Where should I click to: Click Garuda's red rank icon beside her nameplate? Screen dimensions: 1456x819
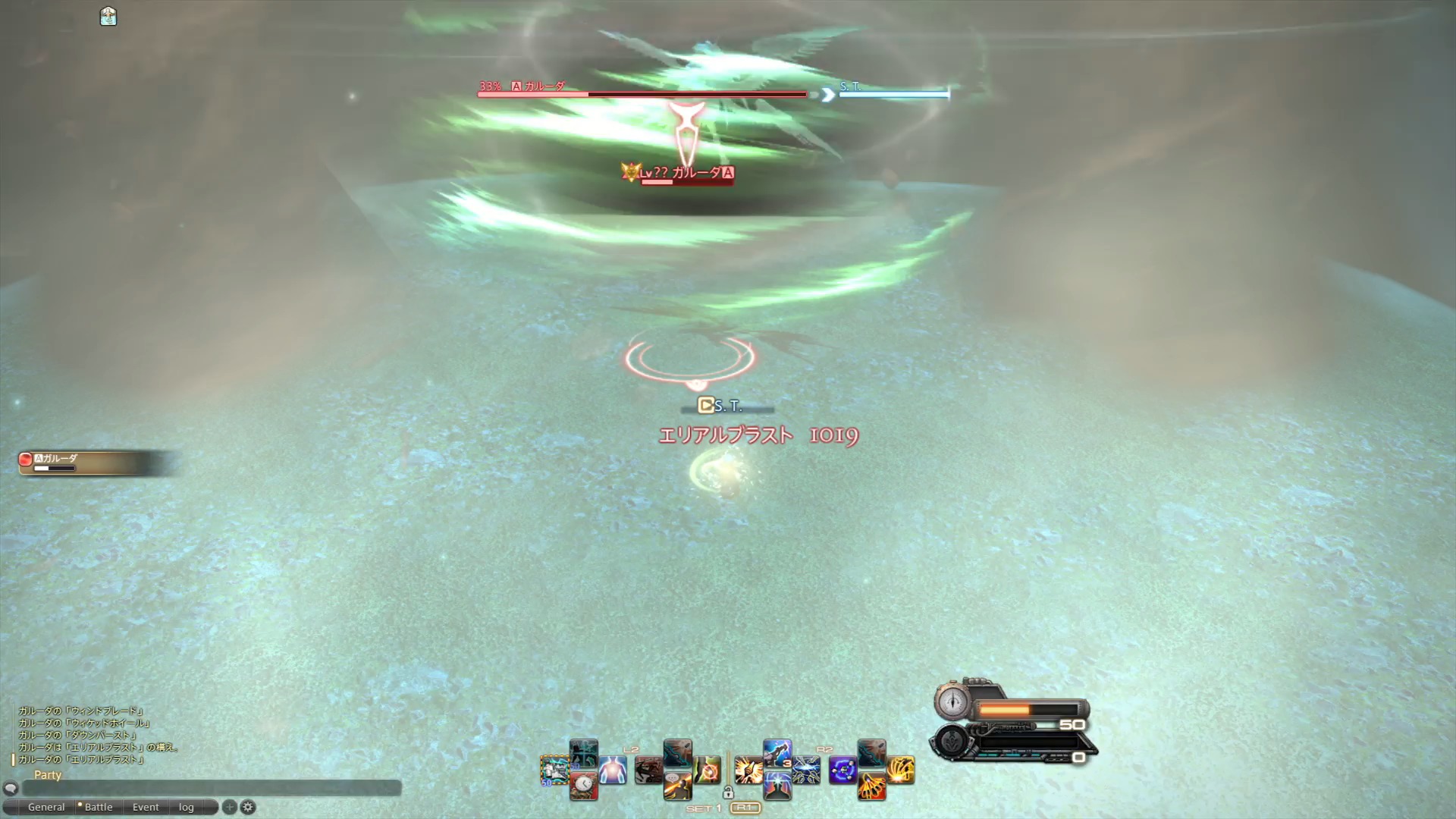point(727,173)
